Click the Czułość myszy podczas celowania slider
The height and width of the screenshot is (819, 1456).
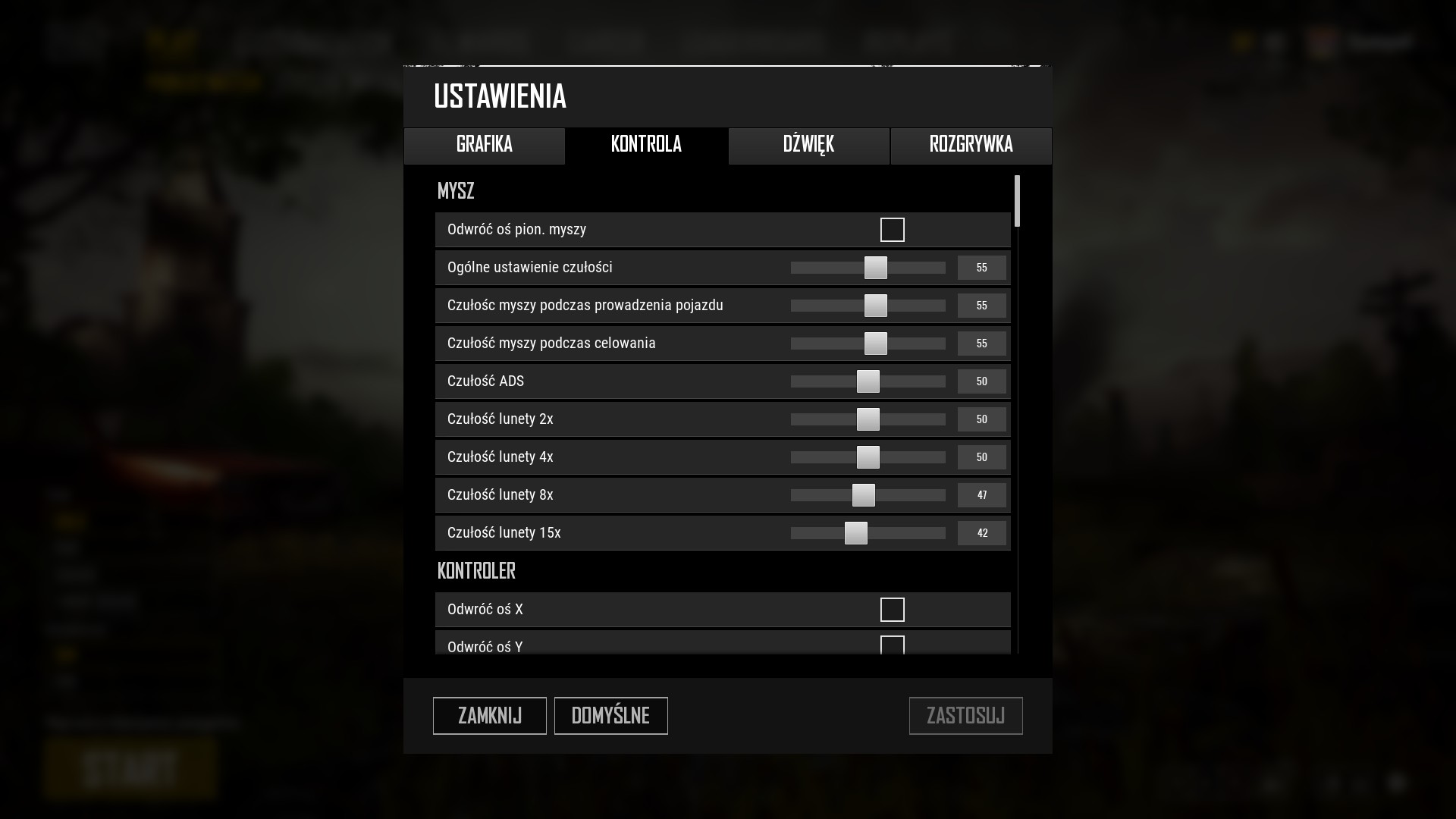(x=875, y=344)
